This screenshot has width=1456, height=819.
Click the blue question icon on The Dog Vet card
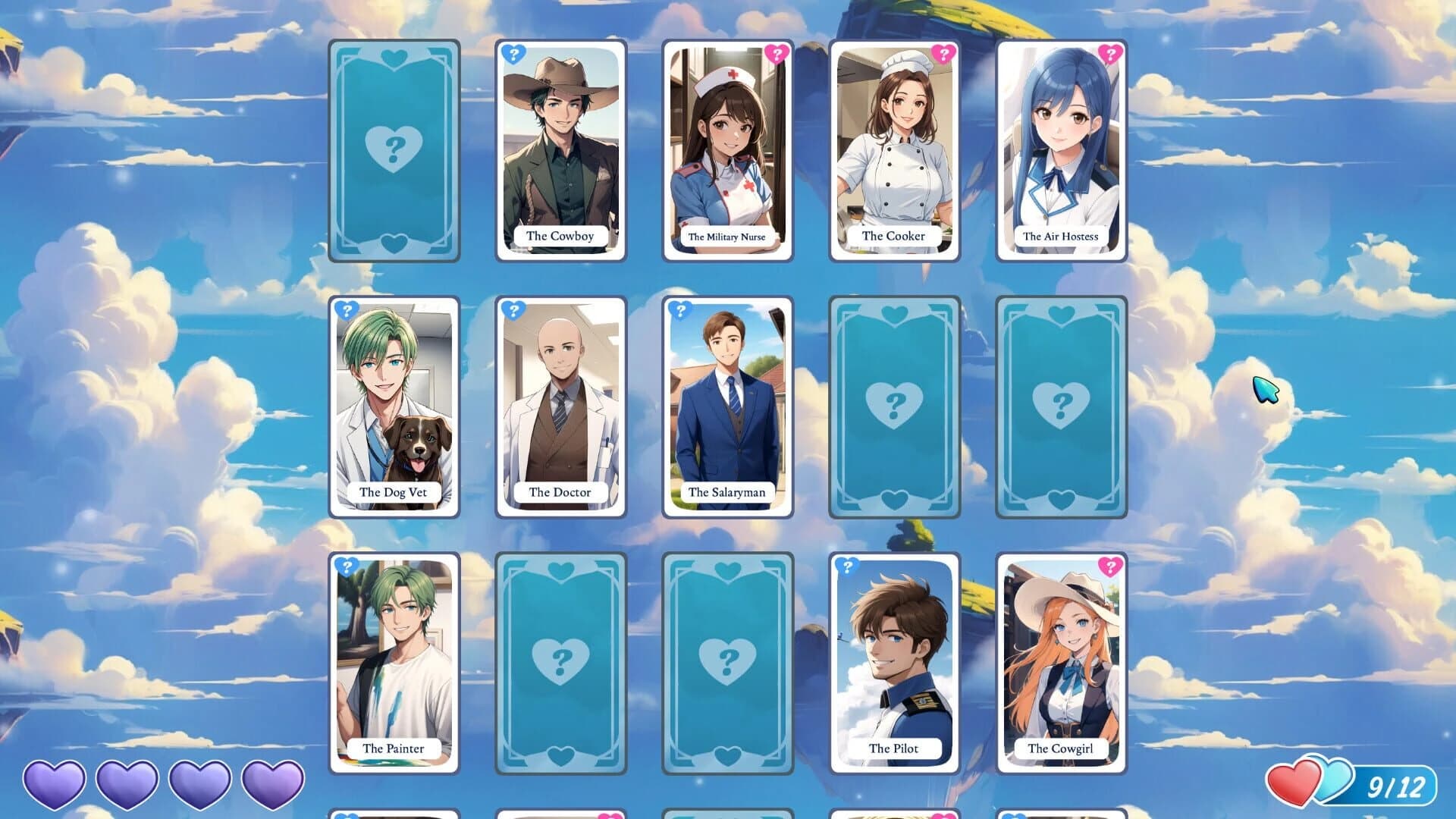coord(348,310)
